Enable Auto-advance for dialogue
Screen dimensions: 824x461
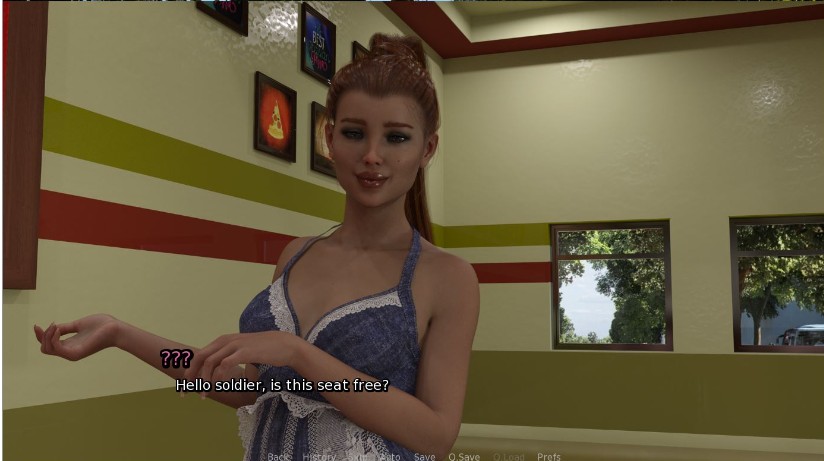(x=390, y=457)
